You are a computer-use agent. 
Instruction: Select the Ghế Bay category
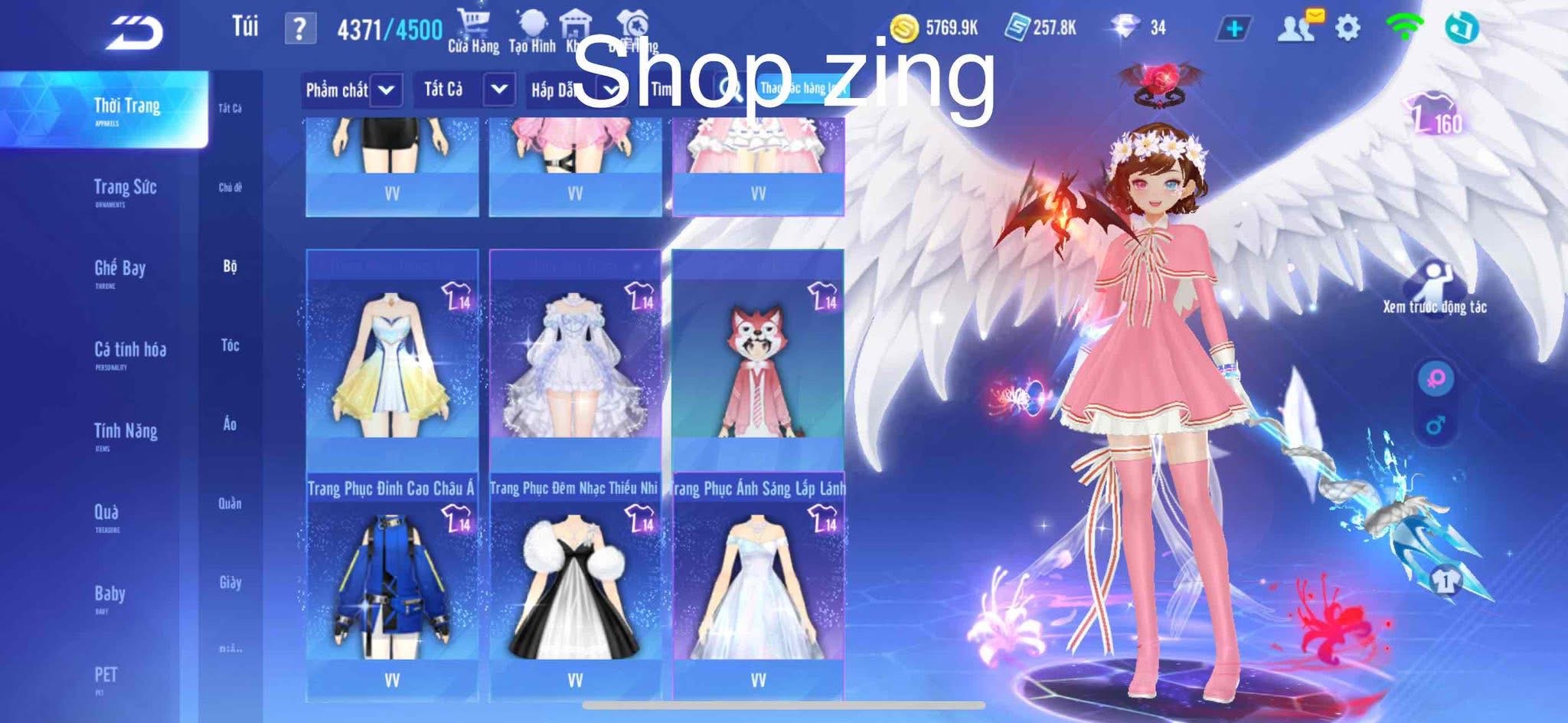click(119, 270)
